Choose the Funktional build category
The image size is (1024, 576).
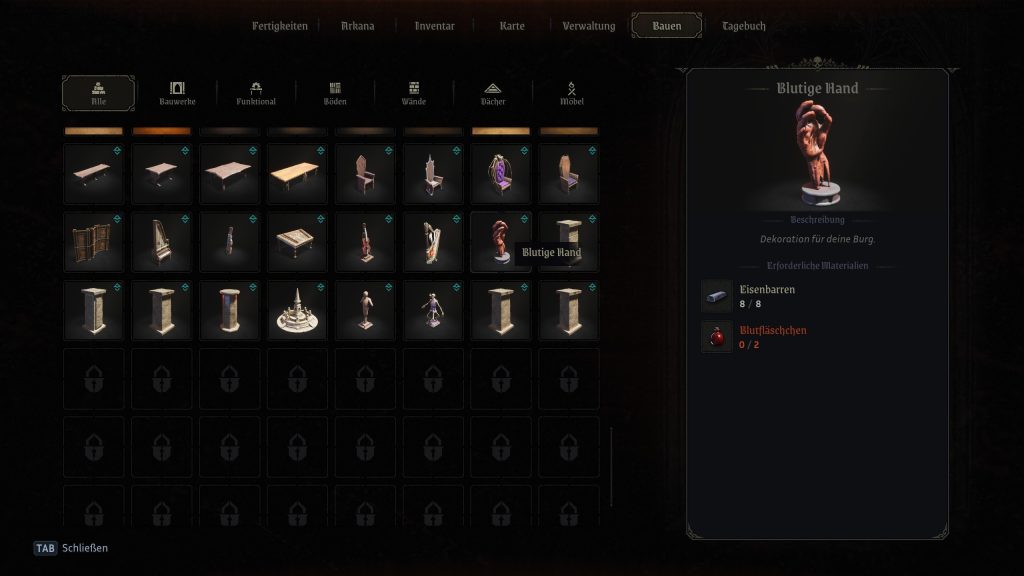[256, 93]
